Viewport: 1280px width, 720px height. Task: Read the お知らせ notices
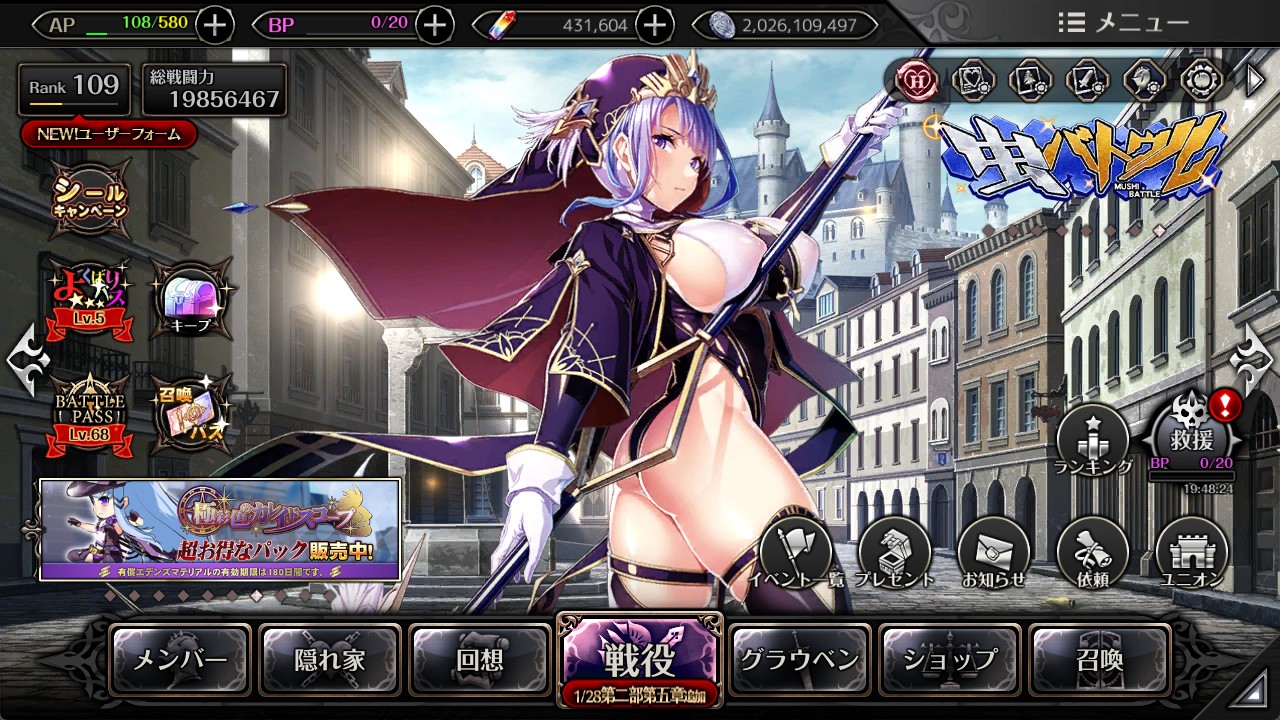click(993, 553)
